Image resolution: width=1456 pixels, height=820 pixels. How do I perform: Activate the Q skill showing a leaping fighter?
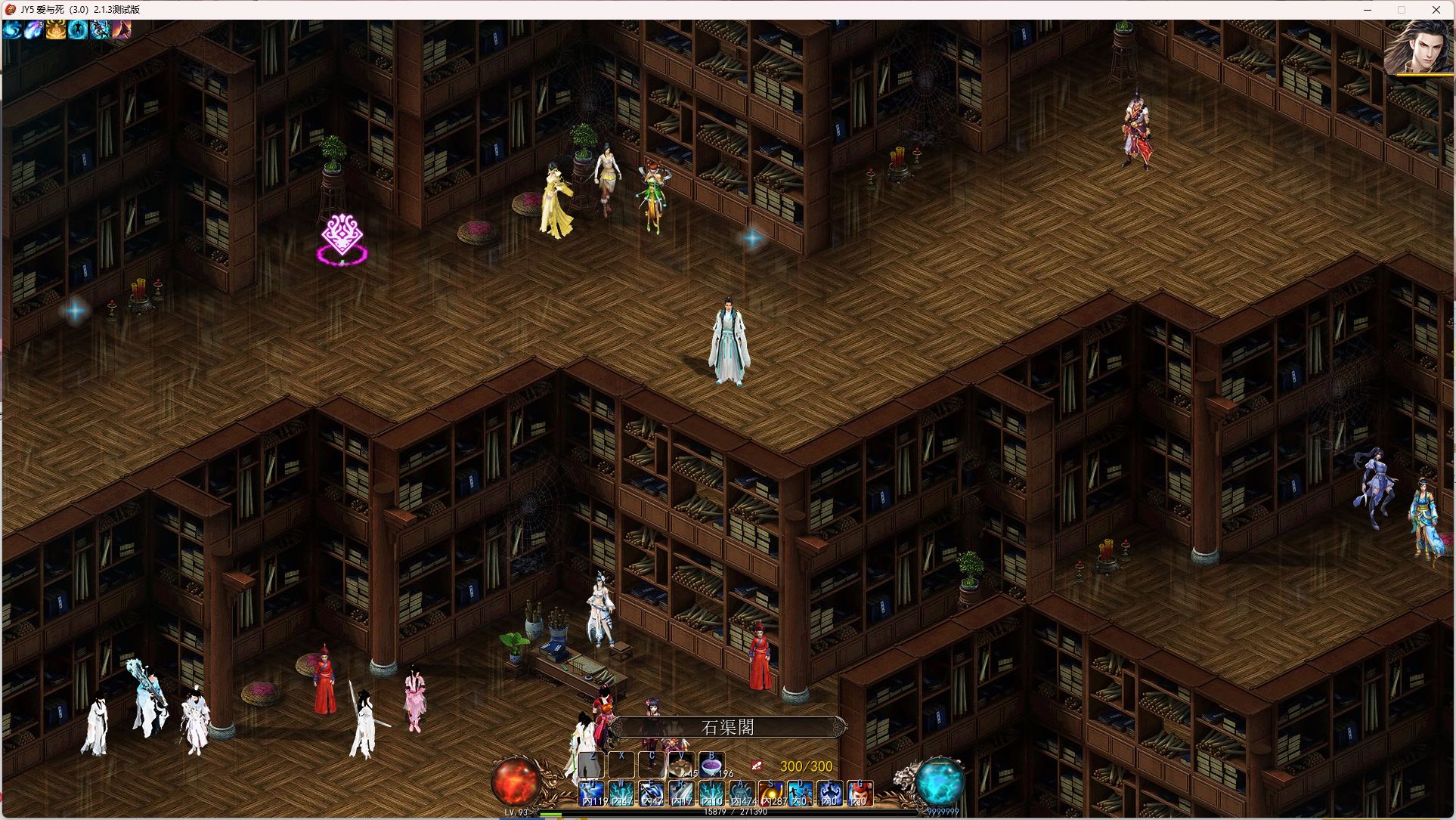(592, 793)
